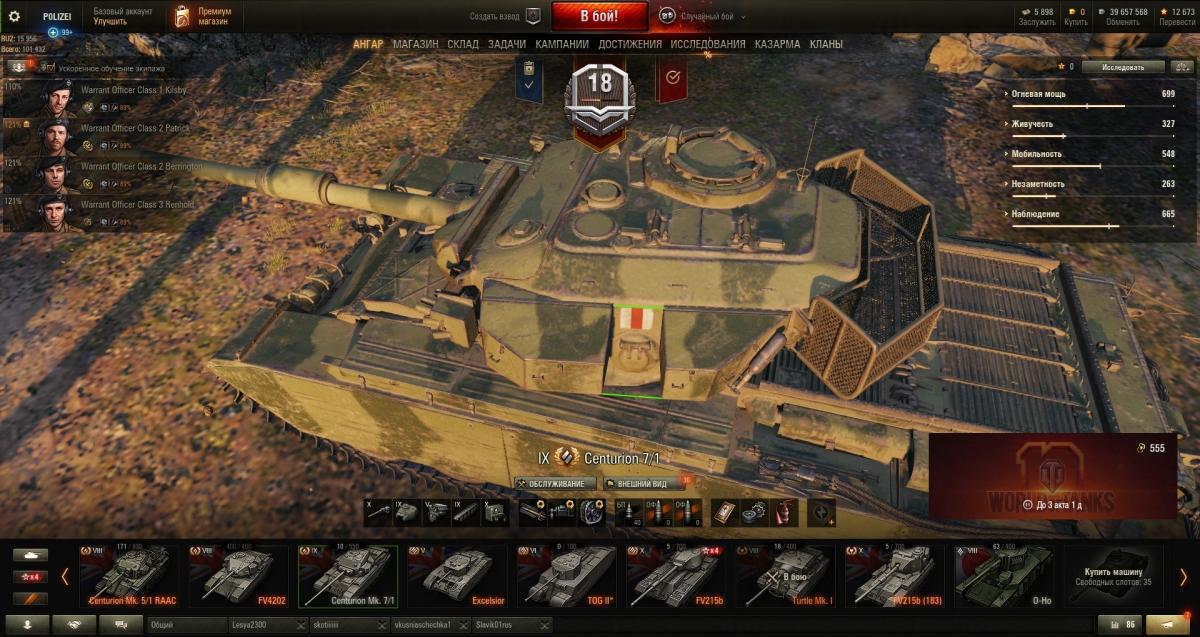
Task: Click the Купить машину slot
Action: pyautogui.click(x=1113, y=575)
